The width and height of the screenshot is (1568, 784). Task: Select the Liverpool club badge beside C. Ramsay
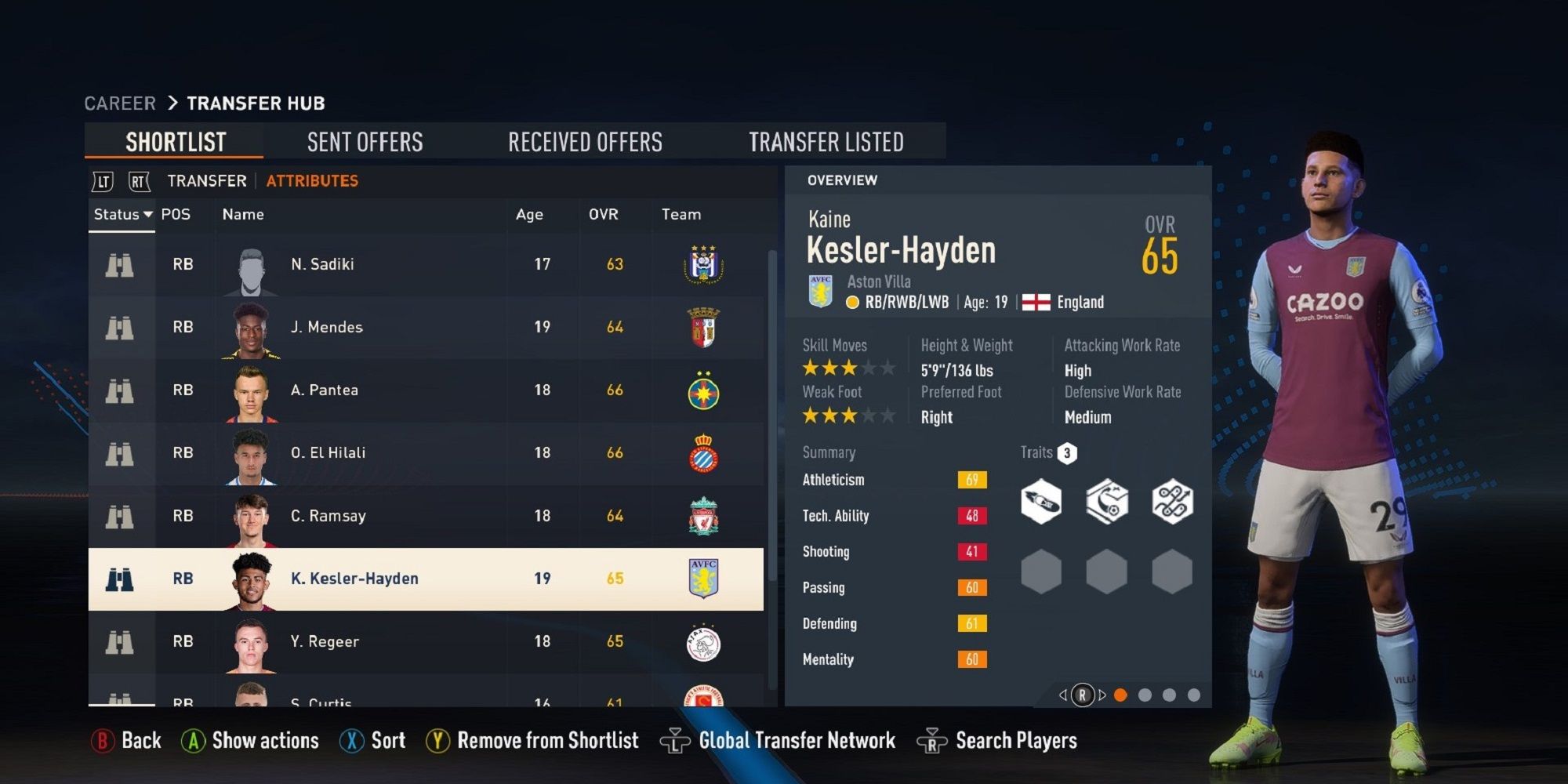(x=706, y=515)
